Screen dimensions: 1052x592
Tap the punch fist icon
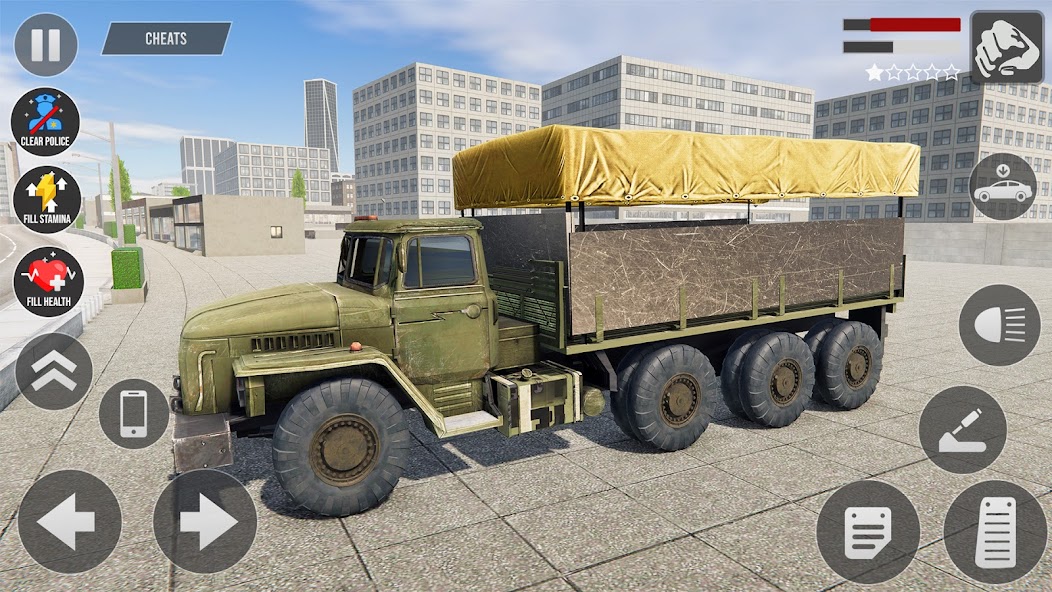1006,47
